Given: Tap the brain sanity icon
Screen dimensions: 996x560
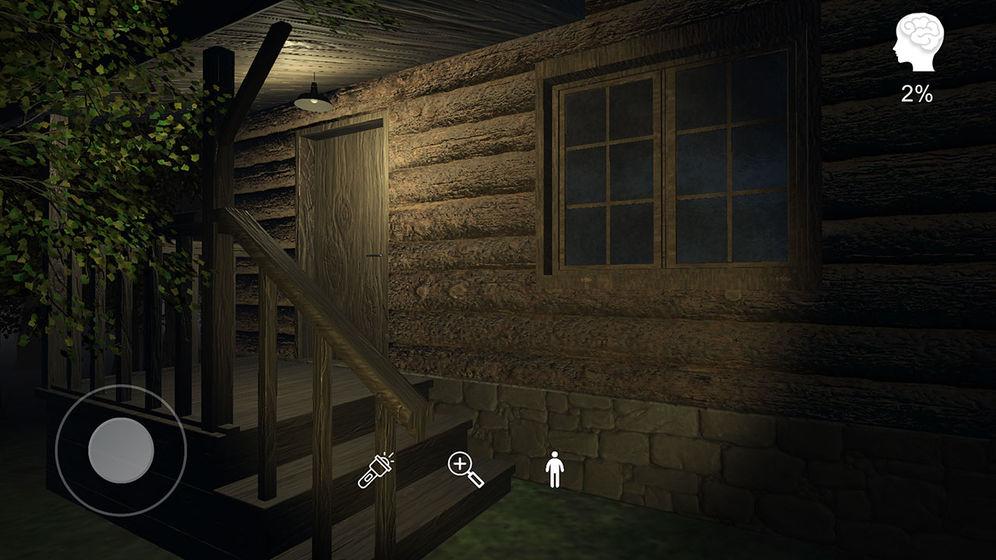Looking at the screenshot, I should (917, 46).
